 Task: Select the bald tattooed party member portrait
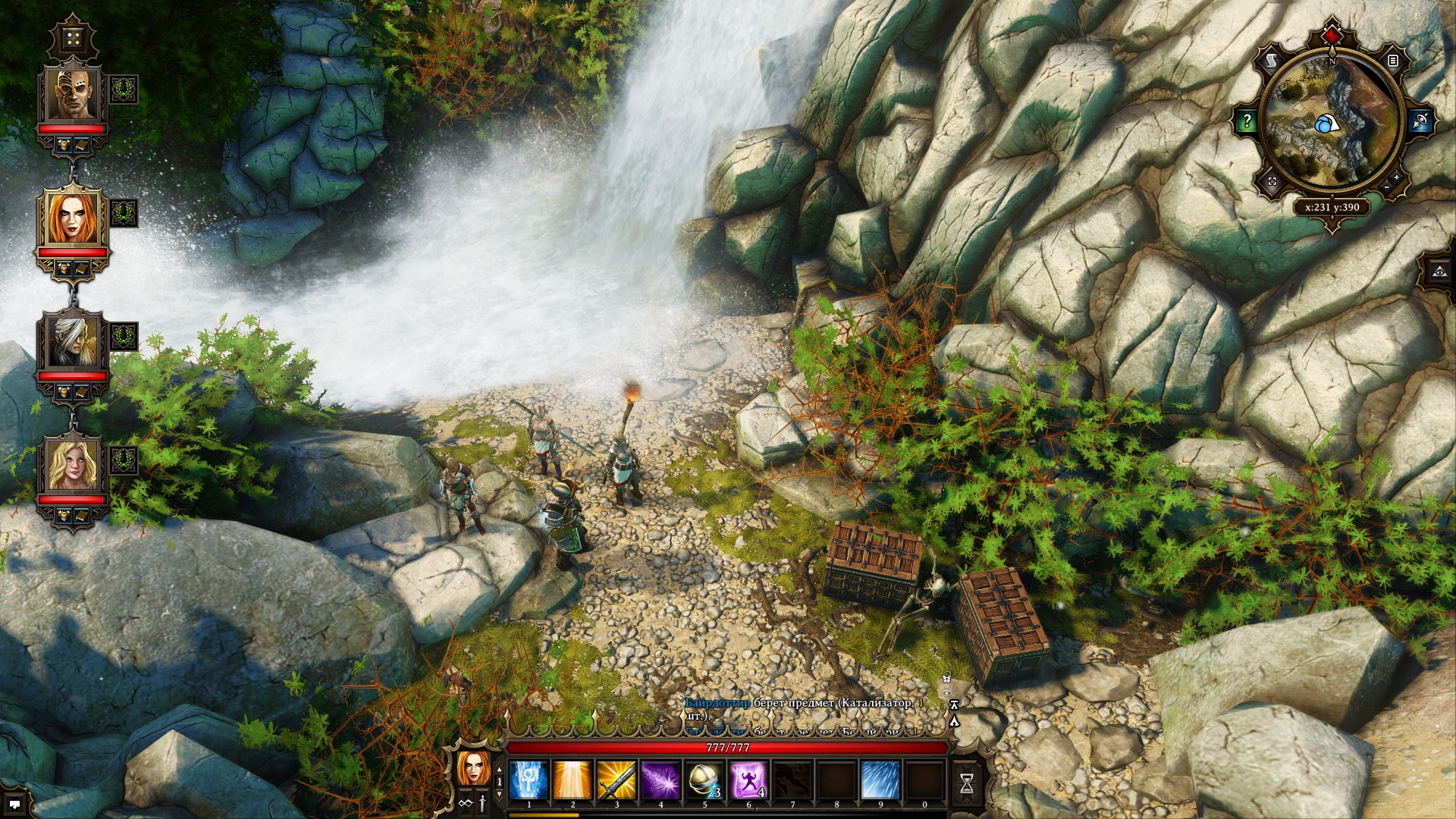click(x=73, y=94)
